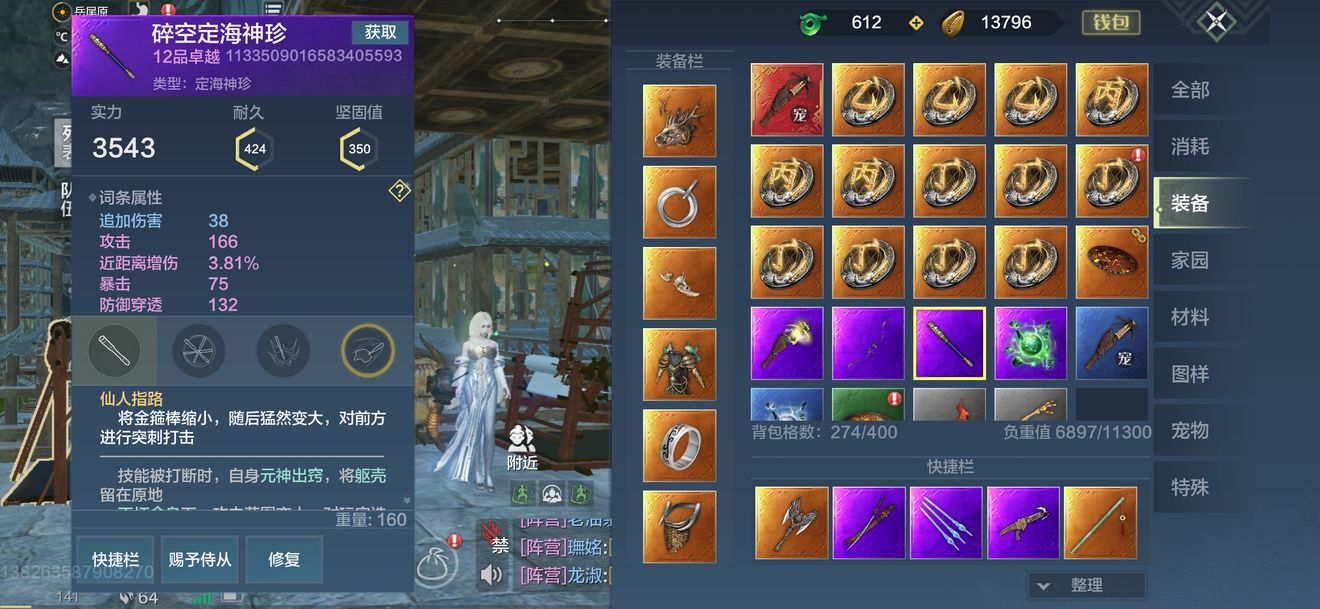Choose the equipped body armor slot
Image resolution: width=1320 pixels, height=609 pixels.
coord(679,364)
